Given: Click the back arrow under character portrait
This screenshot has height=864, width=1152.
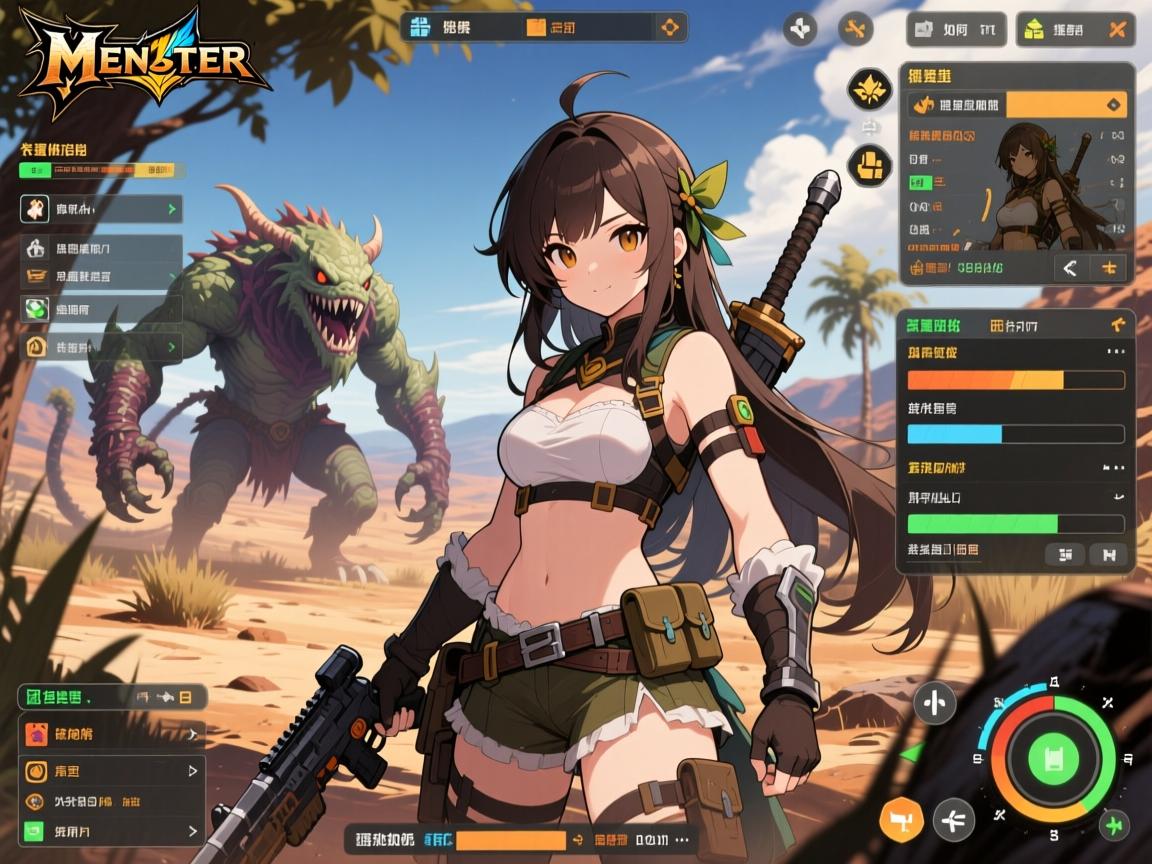Looking at the screenshot, I should point(1070,268).
